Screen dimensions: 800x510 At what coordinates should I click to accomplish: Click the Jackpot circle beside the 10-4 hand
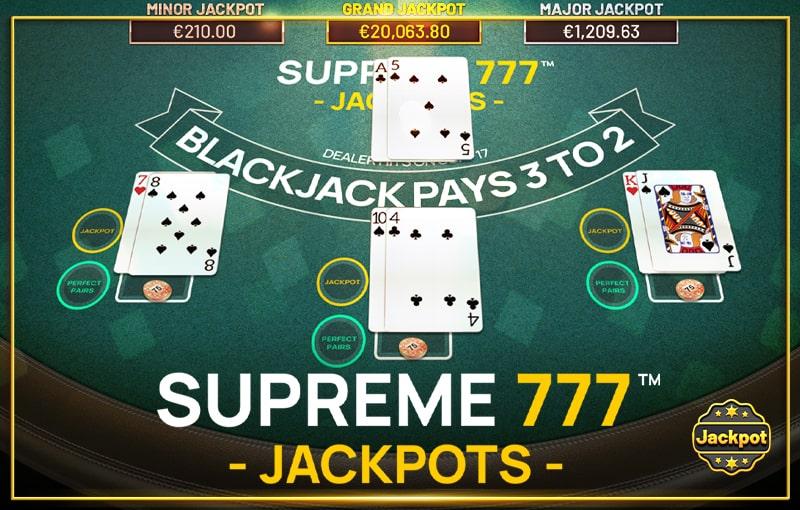point(343,283)
